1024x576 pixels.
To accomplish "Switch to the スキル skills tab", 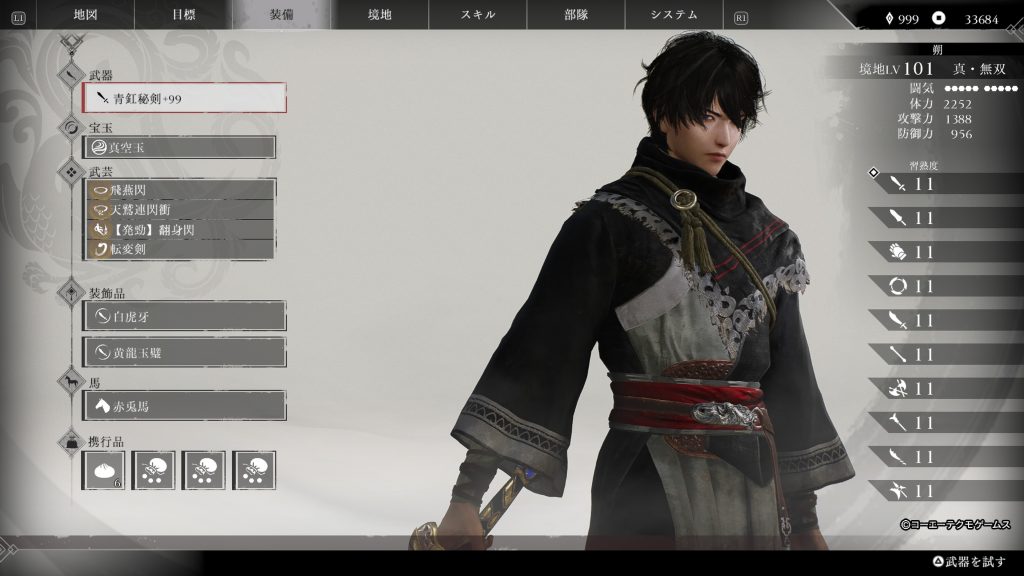I will [478, 15].
